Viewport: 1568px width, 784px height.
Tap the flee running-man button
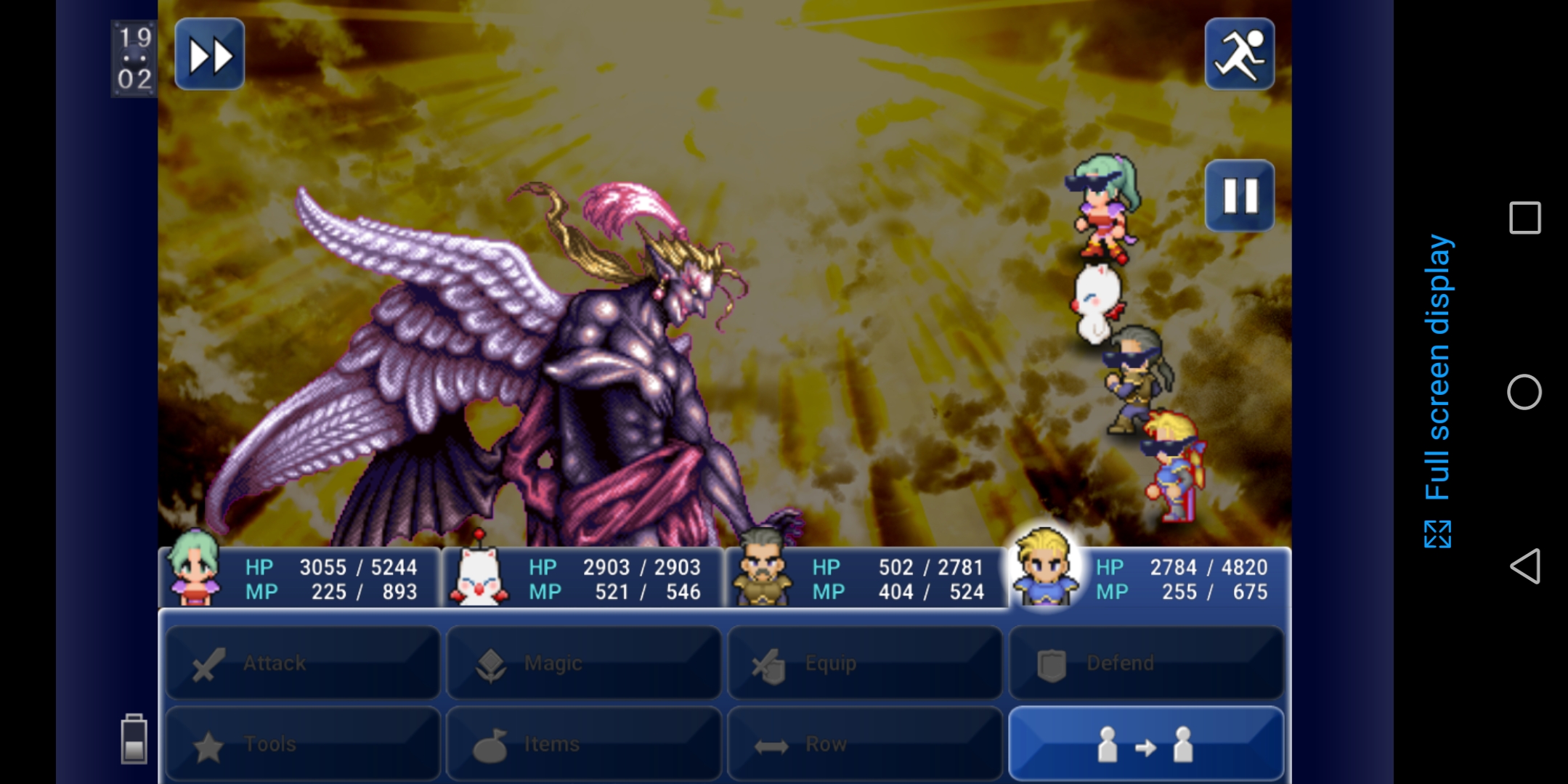point(1239,54)
